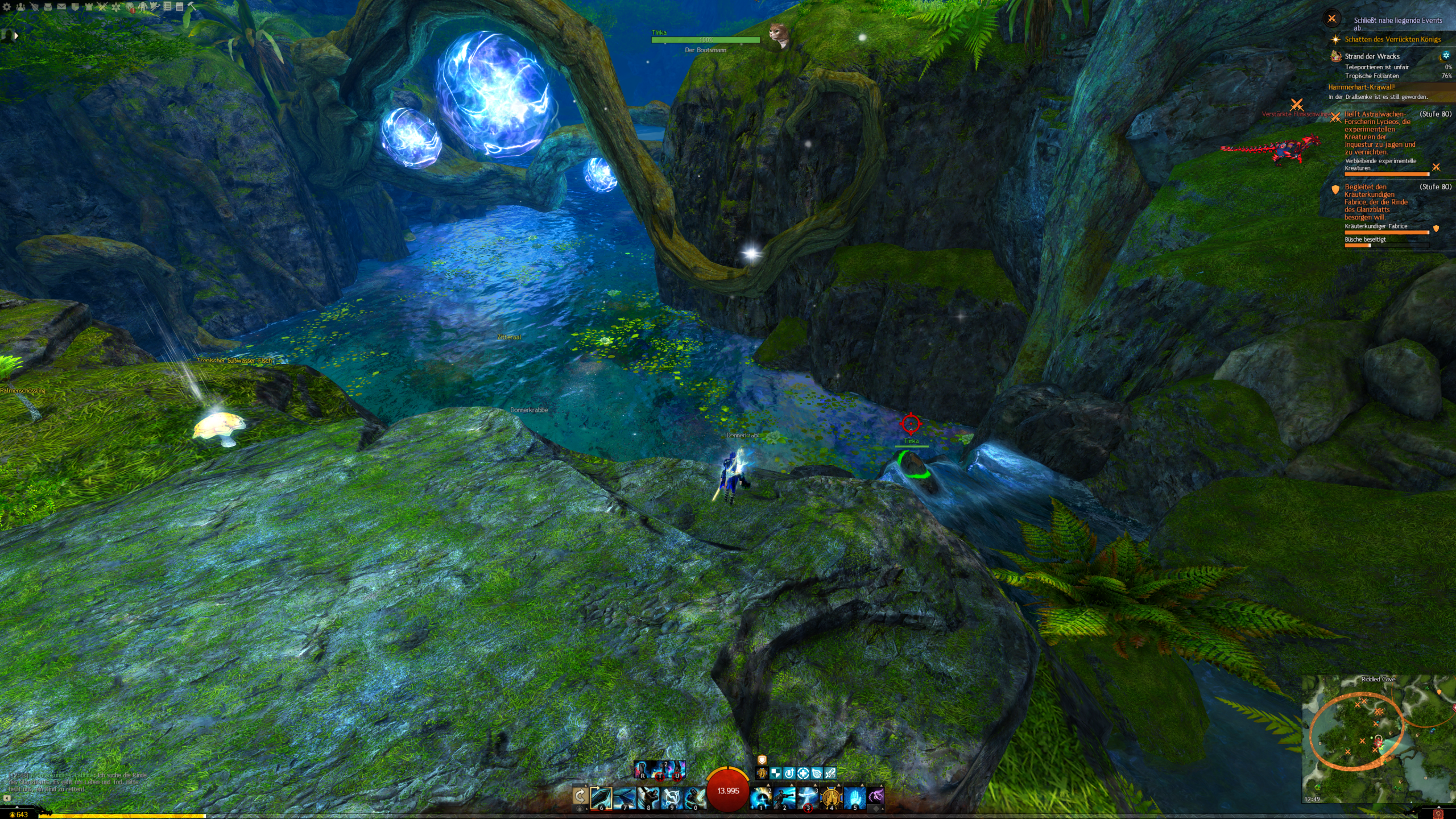
Task: Open the contacts and LFG panel
Action: [x=20, y=7]
